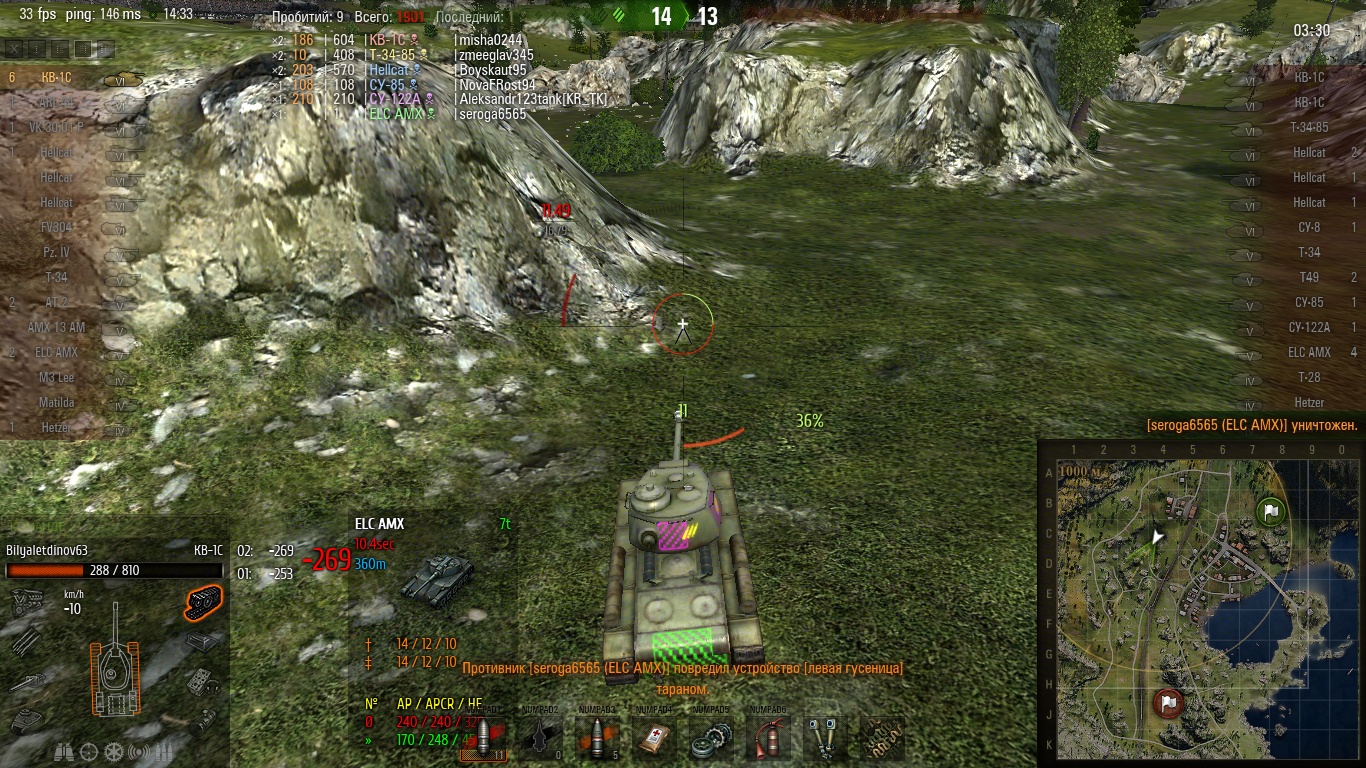Click the misha0244 entry in the damage log

tap(488, 40)
